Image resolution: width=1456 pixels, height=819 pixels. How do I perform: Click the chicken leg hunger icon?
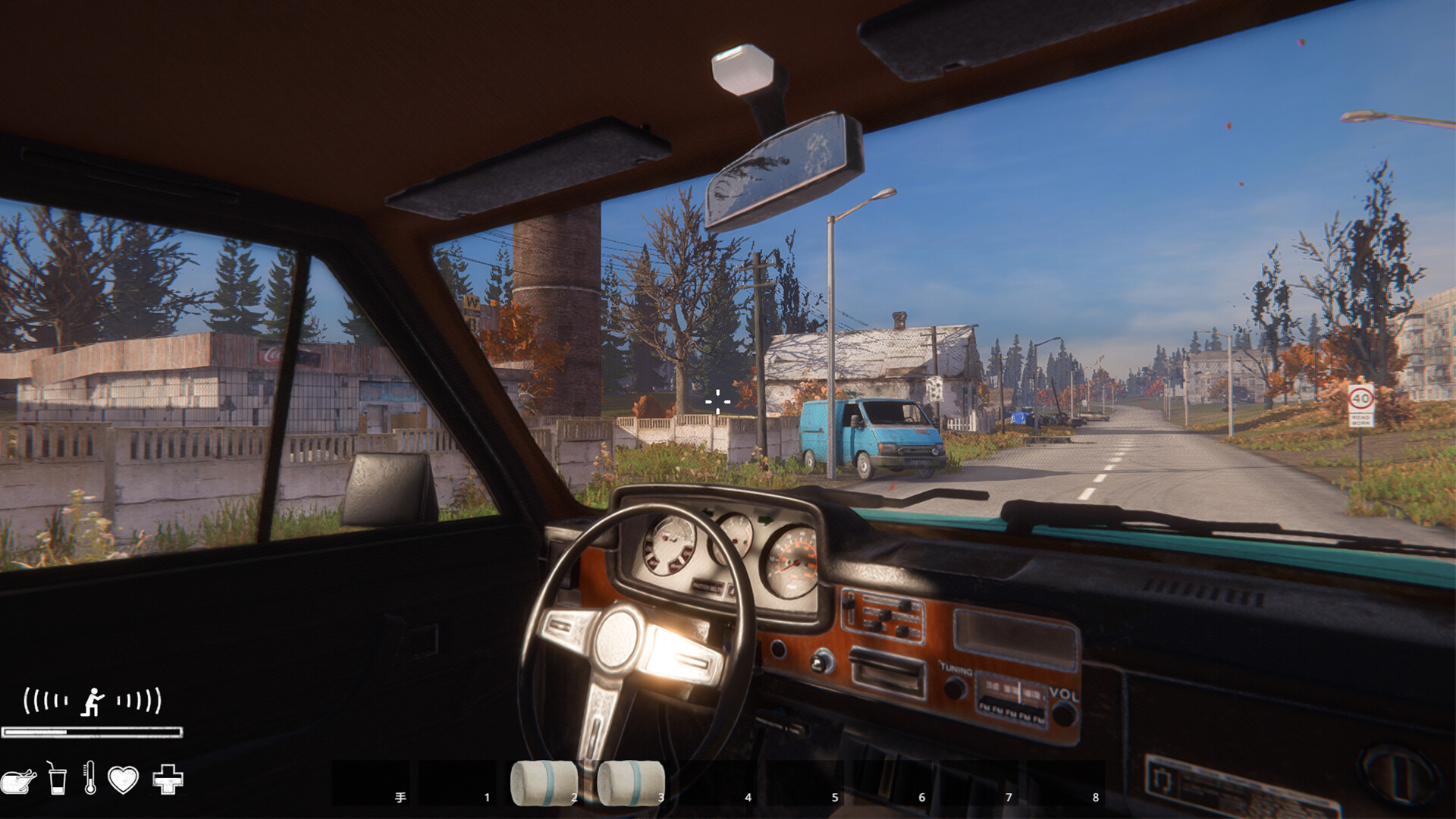(x=18, y=780)
